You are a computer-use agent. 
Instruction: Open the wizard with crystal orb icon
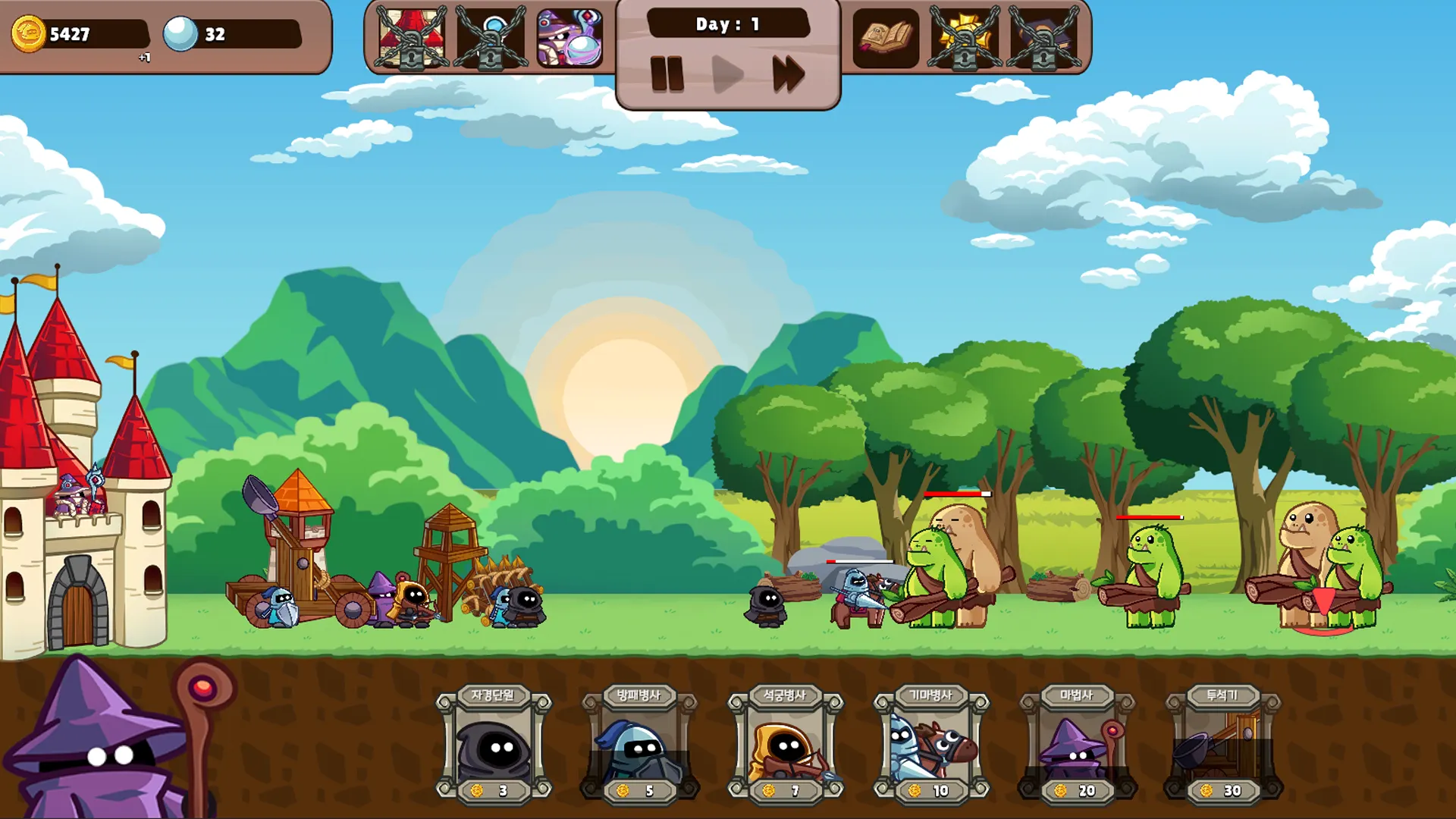570,38
